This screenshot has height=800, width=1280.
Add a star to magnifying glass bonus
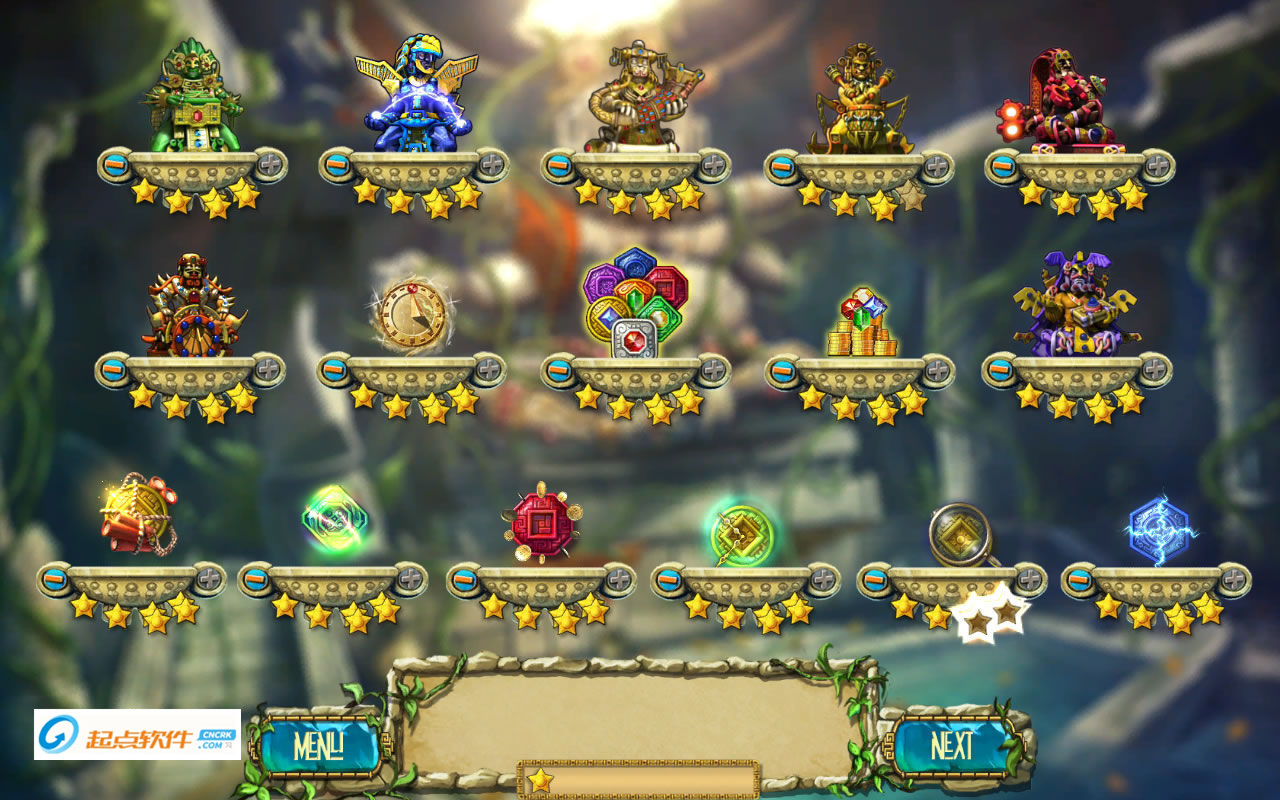(x=1029, y=579)
